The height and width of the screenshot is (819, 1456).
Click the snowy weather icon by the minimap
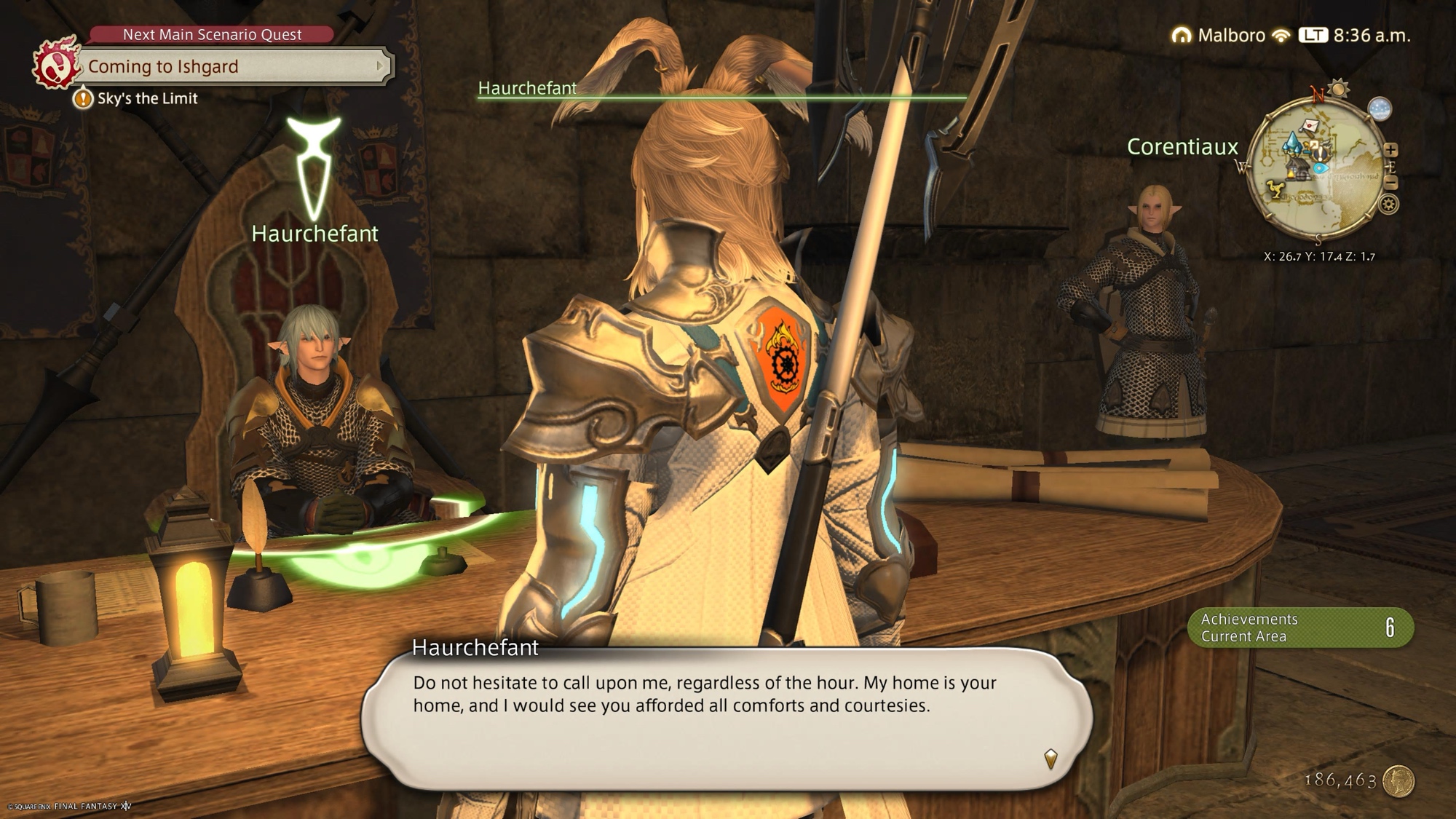tap(1380, 109)
